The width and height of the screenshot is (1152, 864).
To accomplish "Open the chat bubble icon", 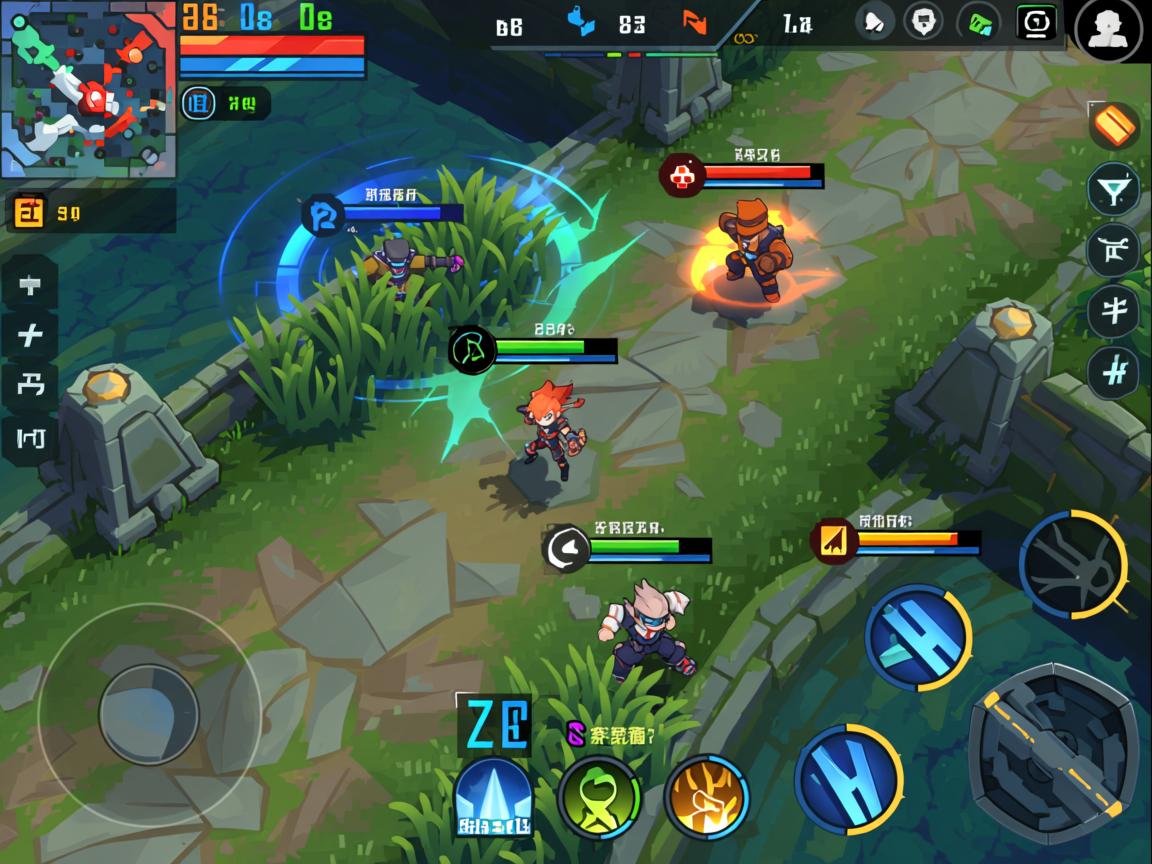I will tap(925, 21).
